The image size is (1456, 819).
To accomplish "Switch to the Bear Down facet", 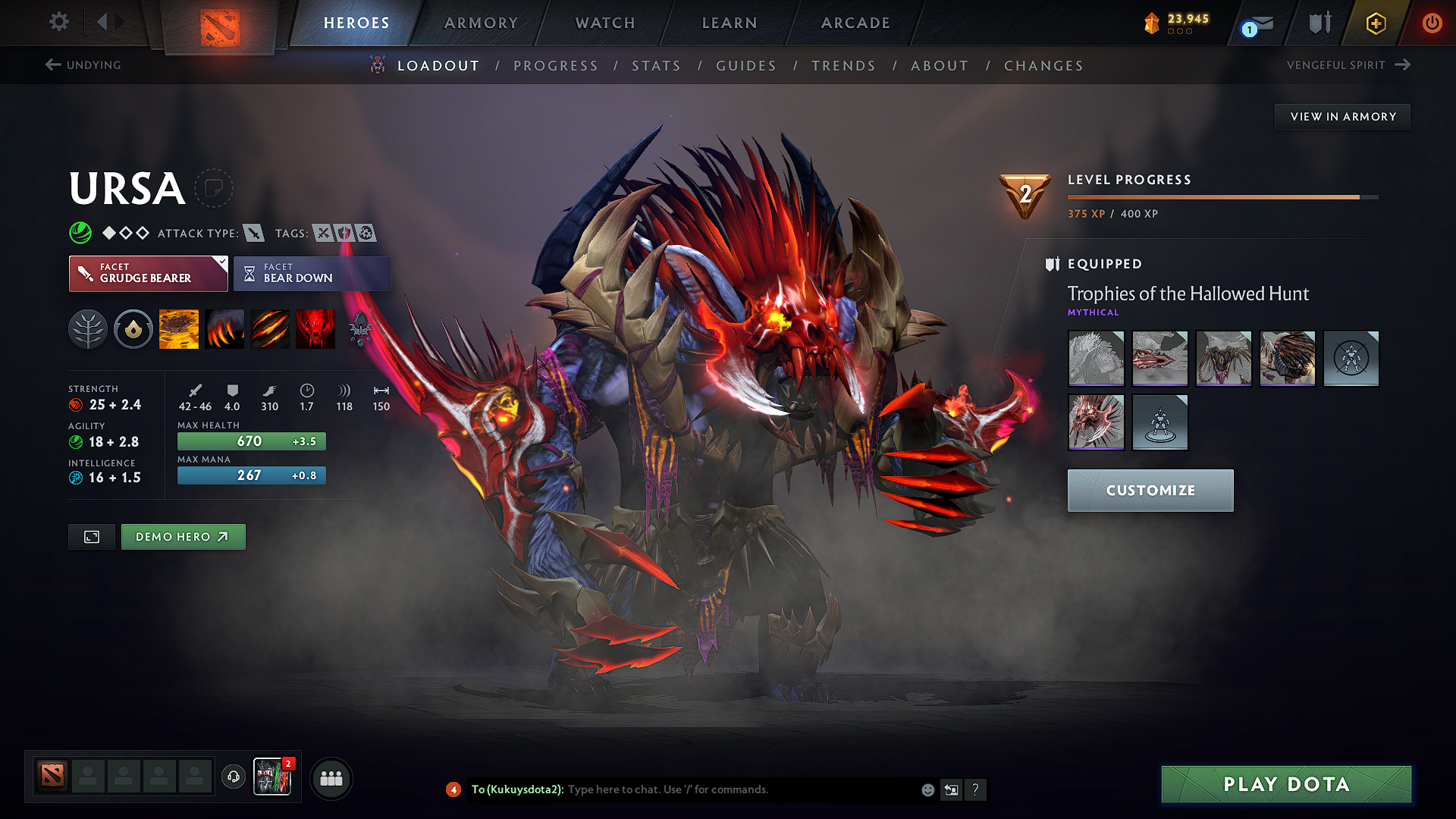I will 312,273.
